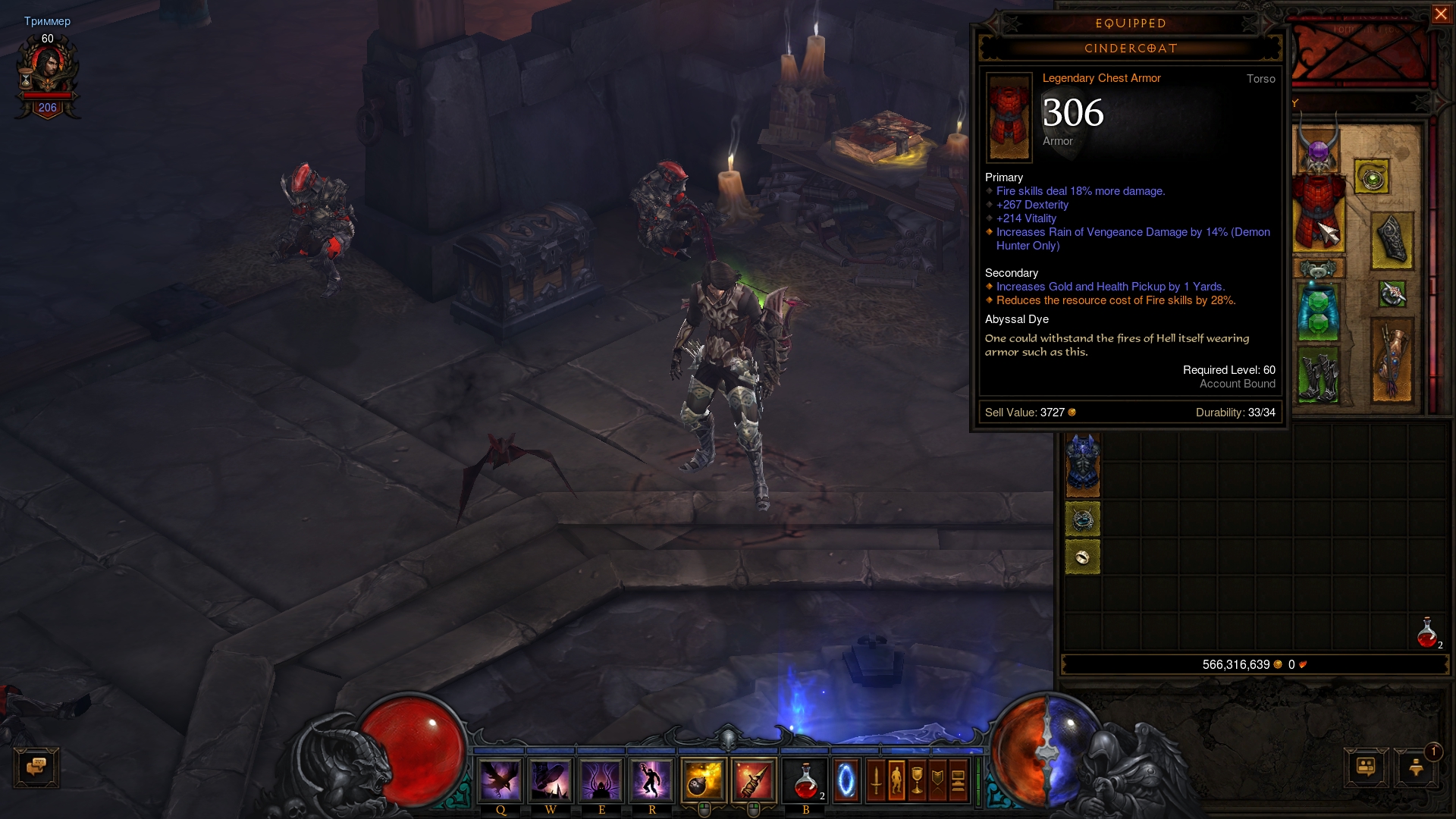This screenshot has width=1456, height=819.
Task: Click the equipped horned helm with purple gem
Action: [x=1318, y=149]
